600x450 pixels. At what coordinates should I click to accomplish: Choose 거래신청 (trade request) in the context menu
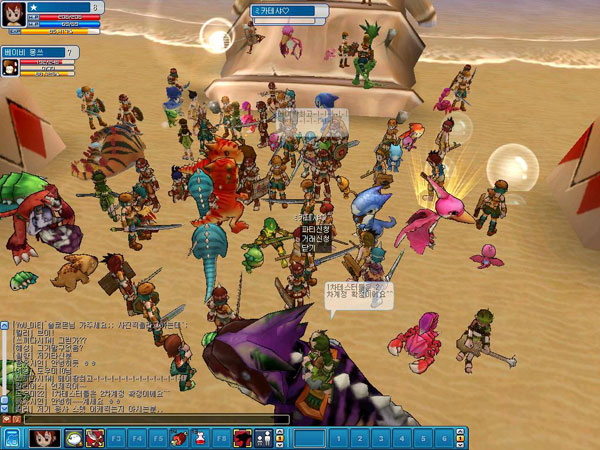point(315,240)
